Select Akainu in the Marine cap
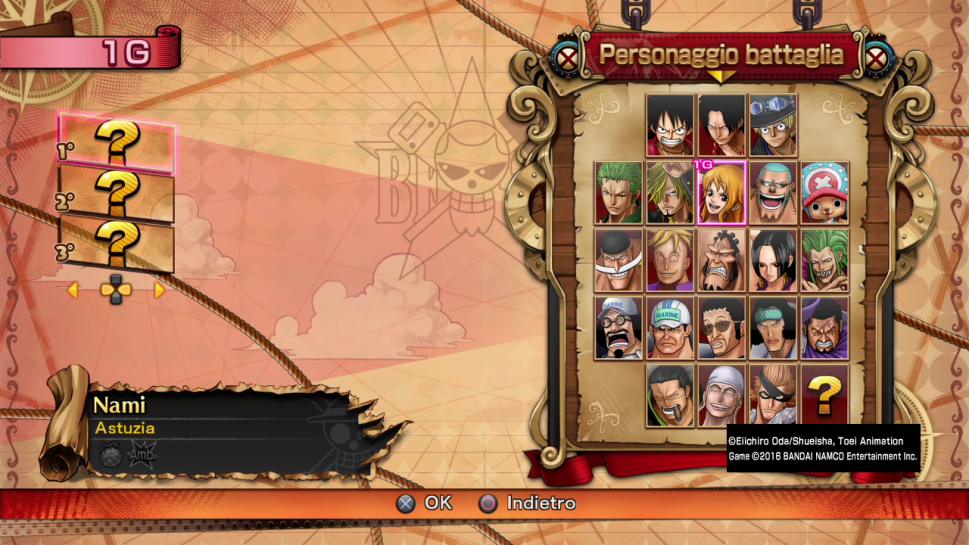969x545 pixels. pos(670,327)
